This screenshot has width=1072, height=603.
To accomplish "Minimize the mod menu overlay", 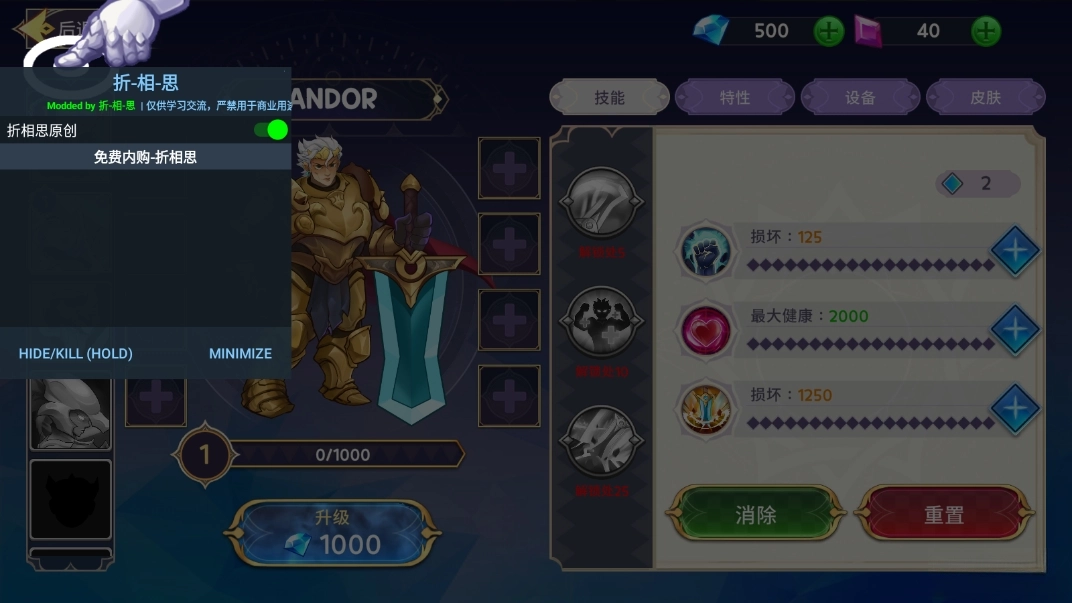I will pyautogui.click(x=240, y=353).
